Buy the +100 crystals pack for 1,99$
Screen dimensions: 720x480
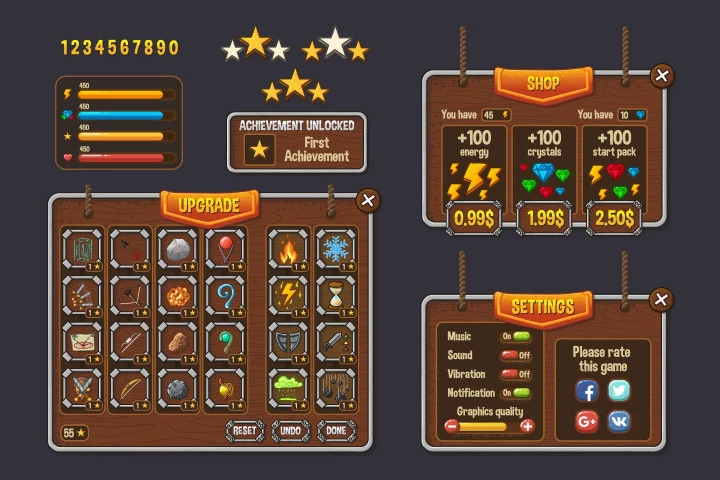pos(543,216)
